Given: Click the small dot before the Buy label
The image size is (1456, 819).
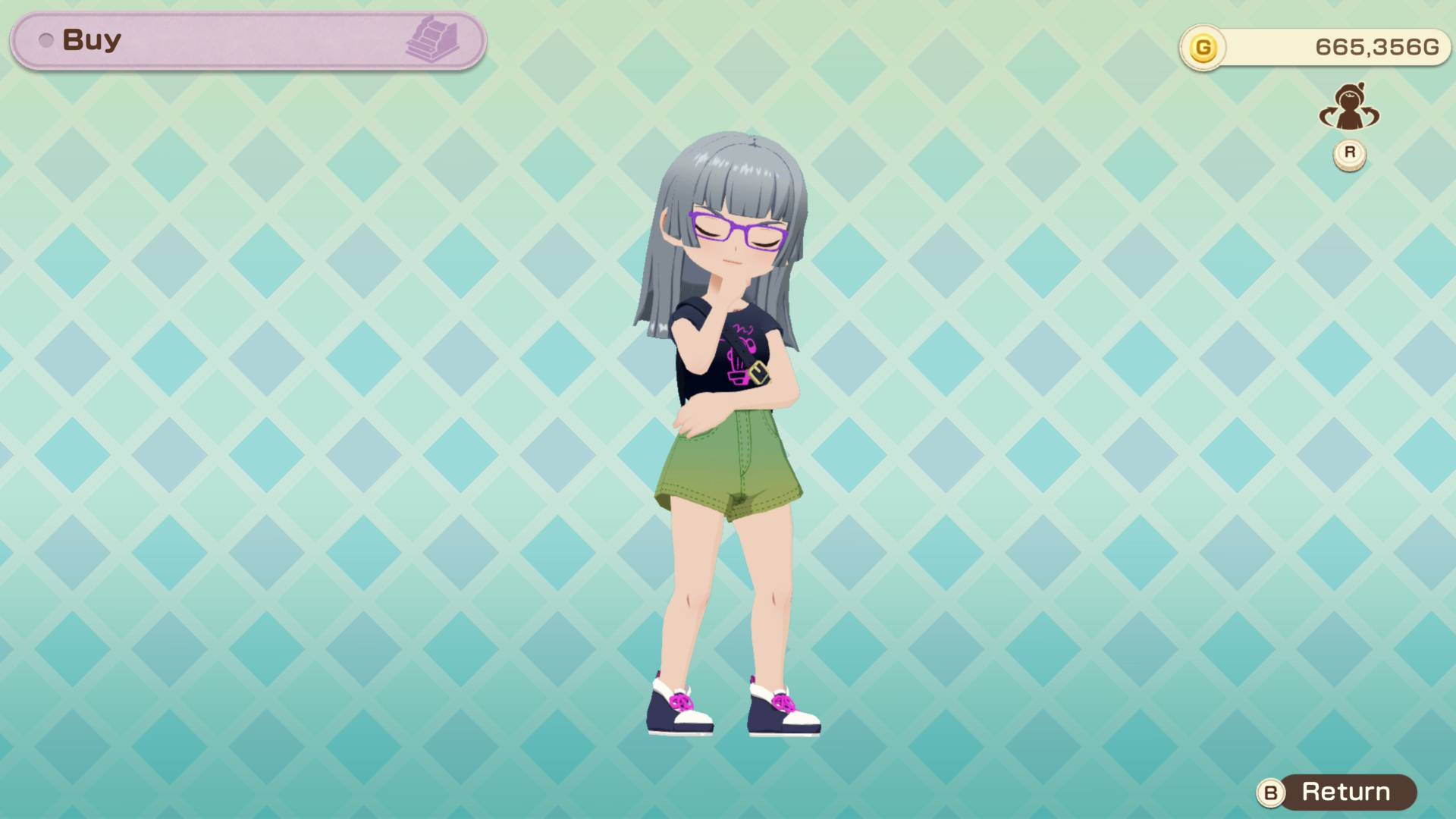Looking at the screenshot, I should click(x=45, y=40).
